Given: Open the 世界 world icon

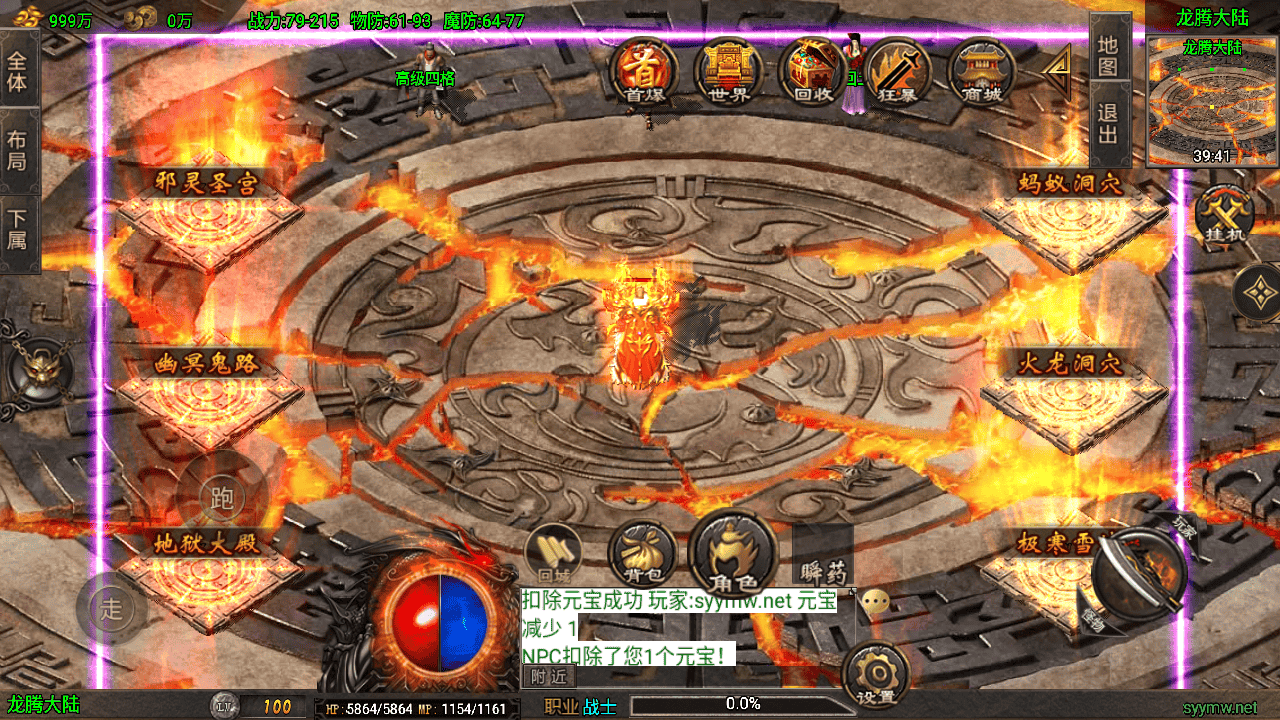Looking at the screenshot, I should [729, 71].
